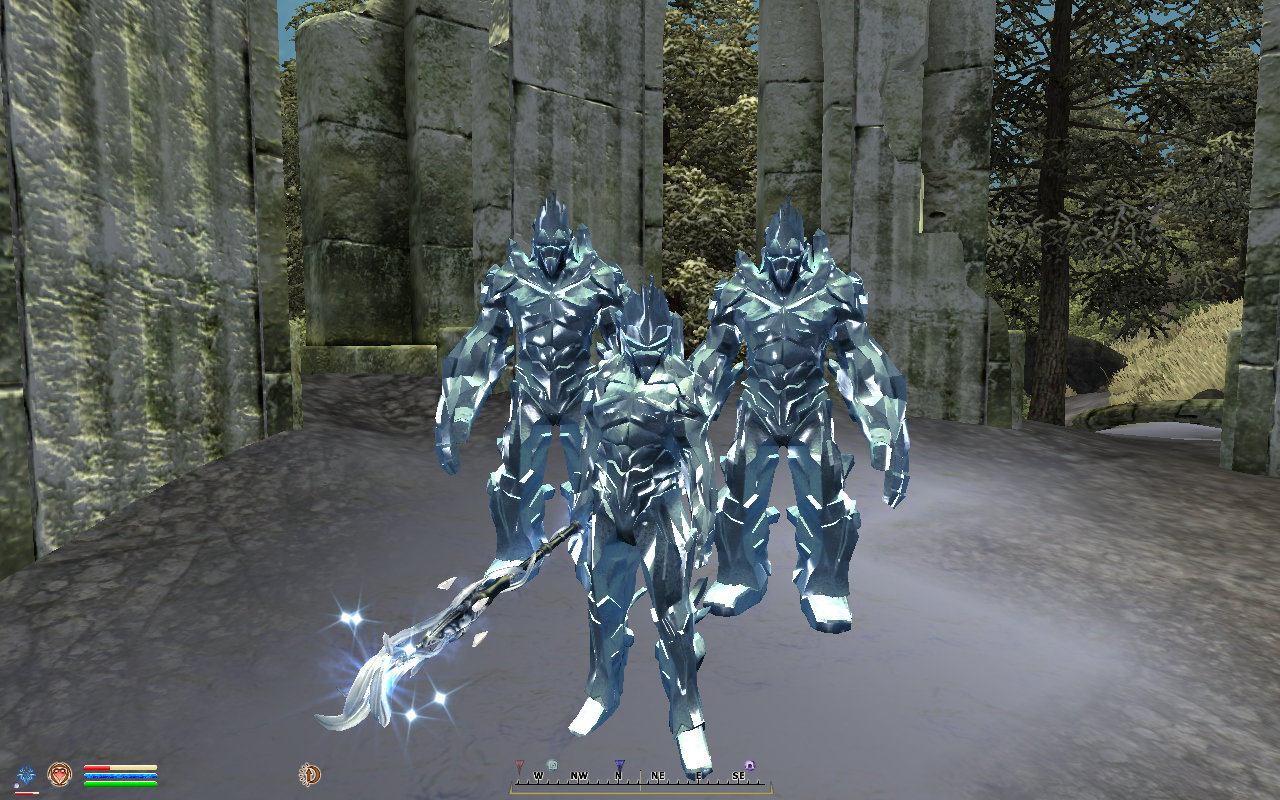The height and width of the screenshot is (800, 1280).
Task: Select the enemy heart health indicator icon
Action: pyautogui.click(x=58, y=772)
